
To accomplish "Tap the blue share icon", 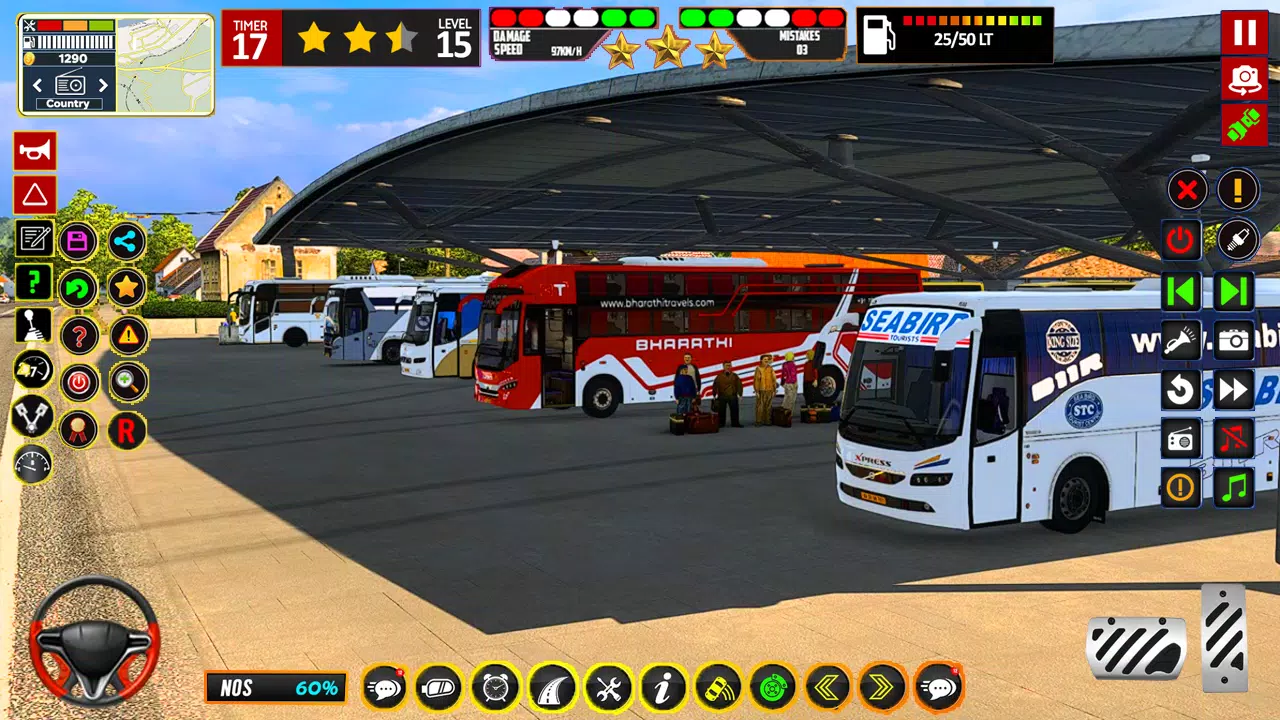I will (127, 241).
